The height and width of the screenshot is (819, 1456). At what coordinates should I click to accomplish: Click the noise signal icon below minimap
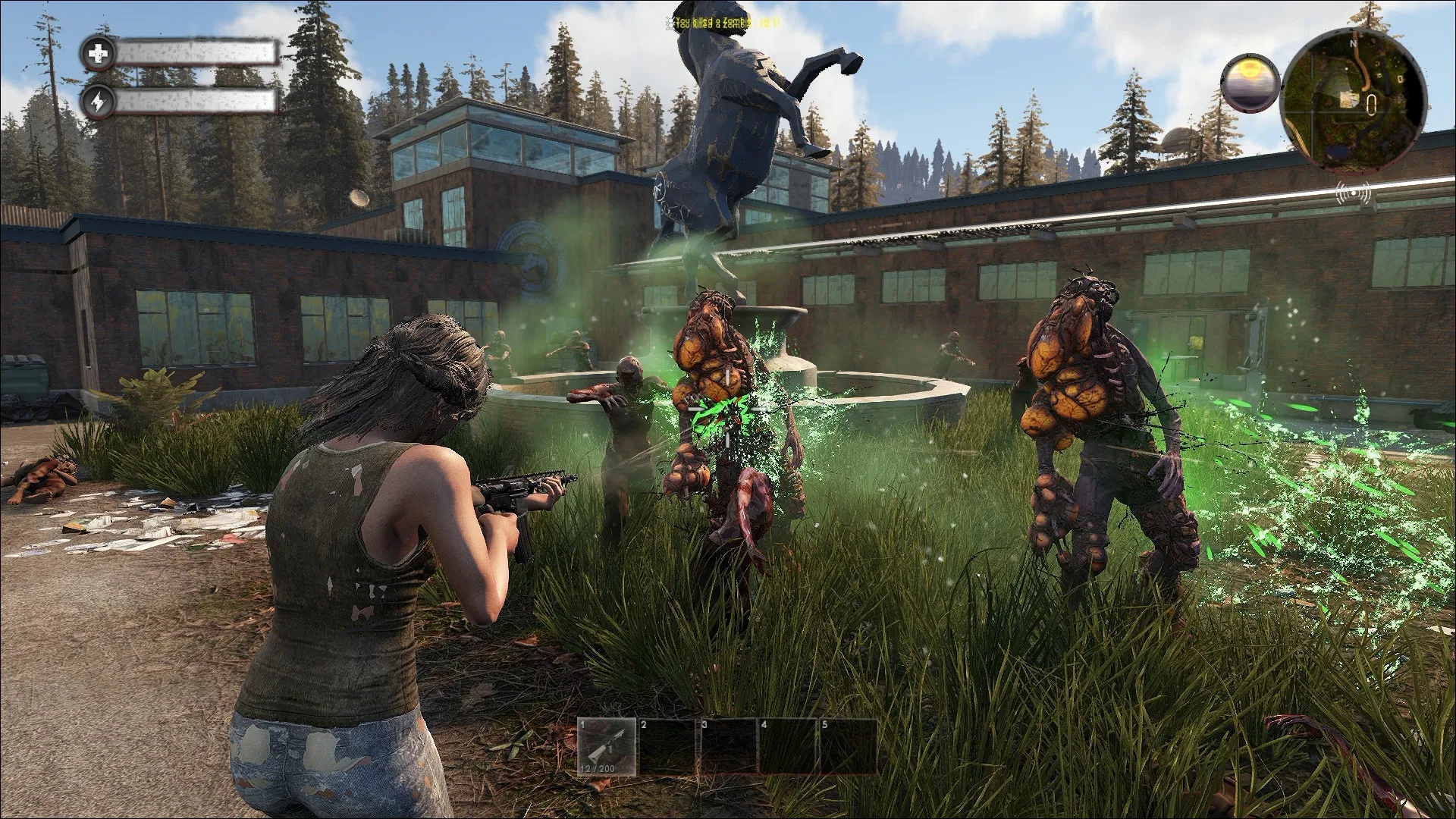tap(1353, 194)
